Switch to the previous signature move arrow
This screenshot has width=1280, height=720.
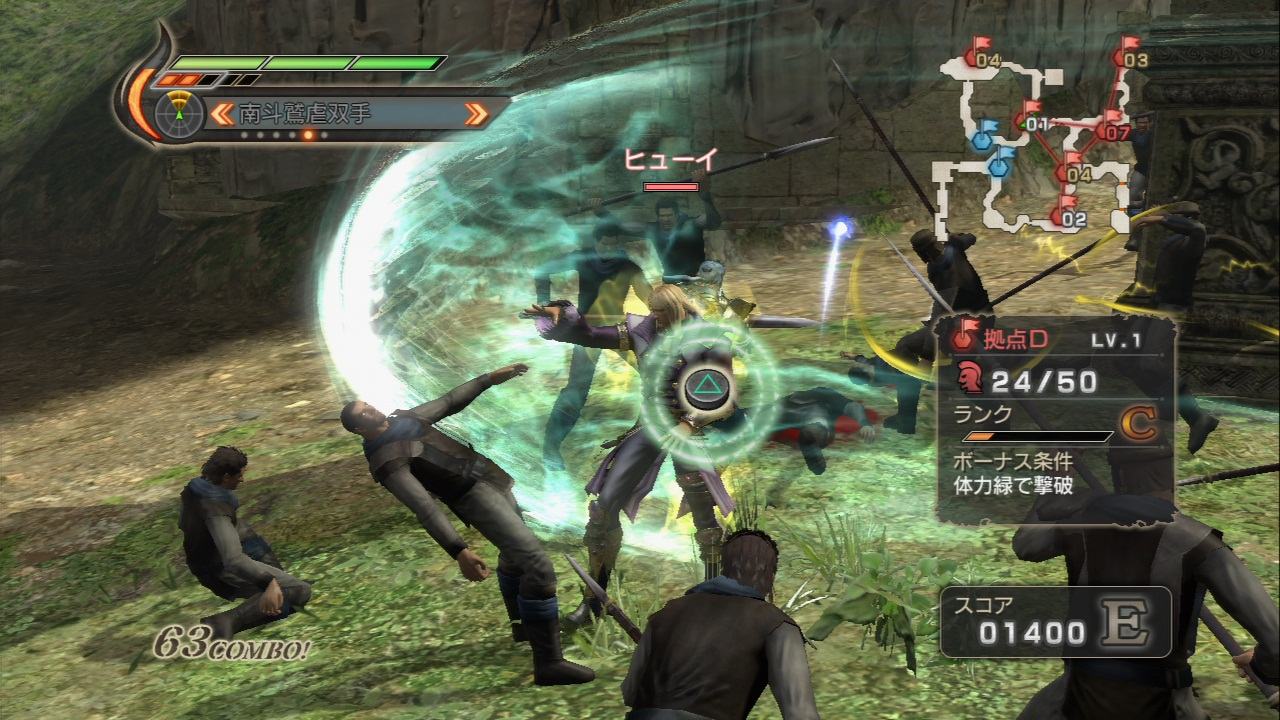[222, 114]
